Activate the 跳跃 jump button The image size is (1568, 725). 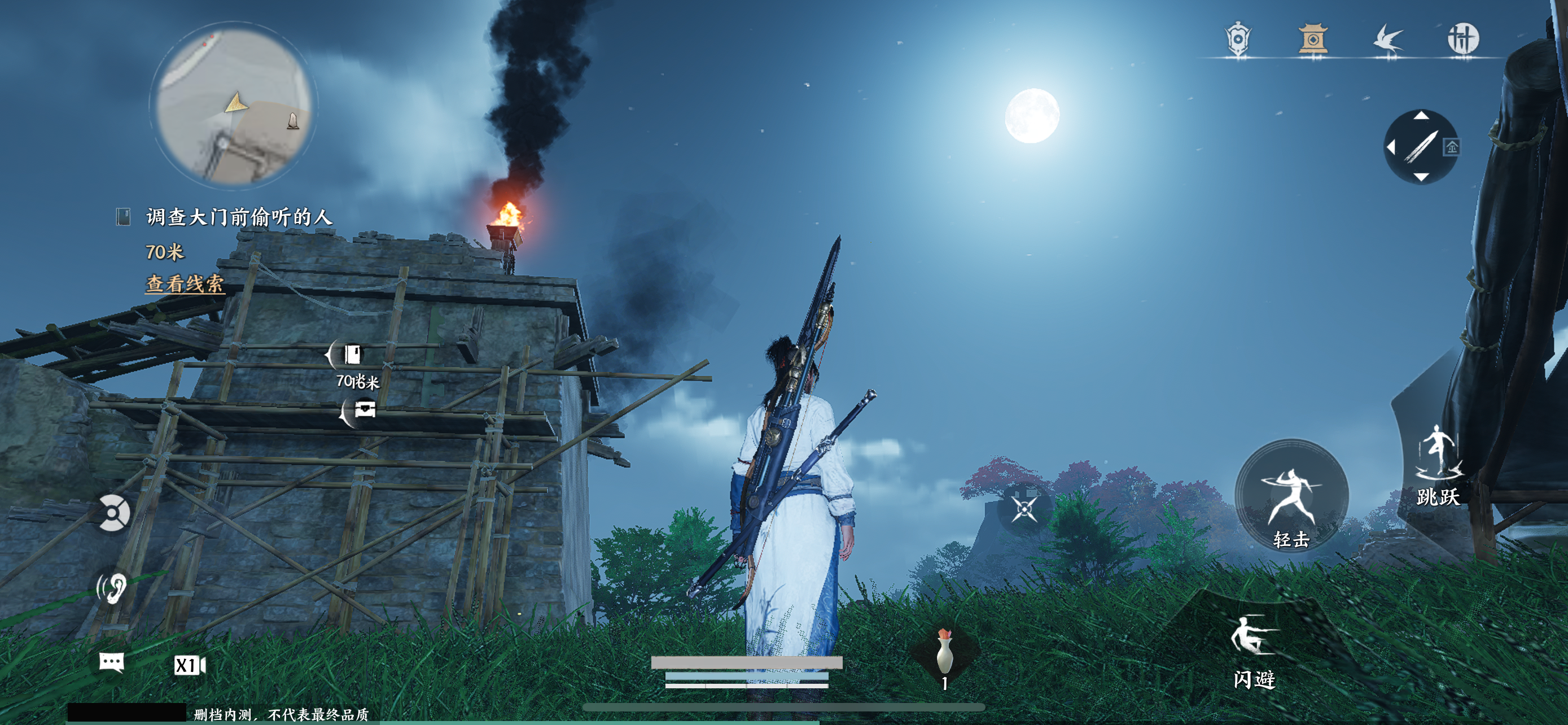1438,466
